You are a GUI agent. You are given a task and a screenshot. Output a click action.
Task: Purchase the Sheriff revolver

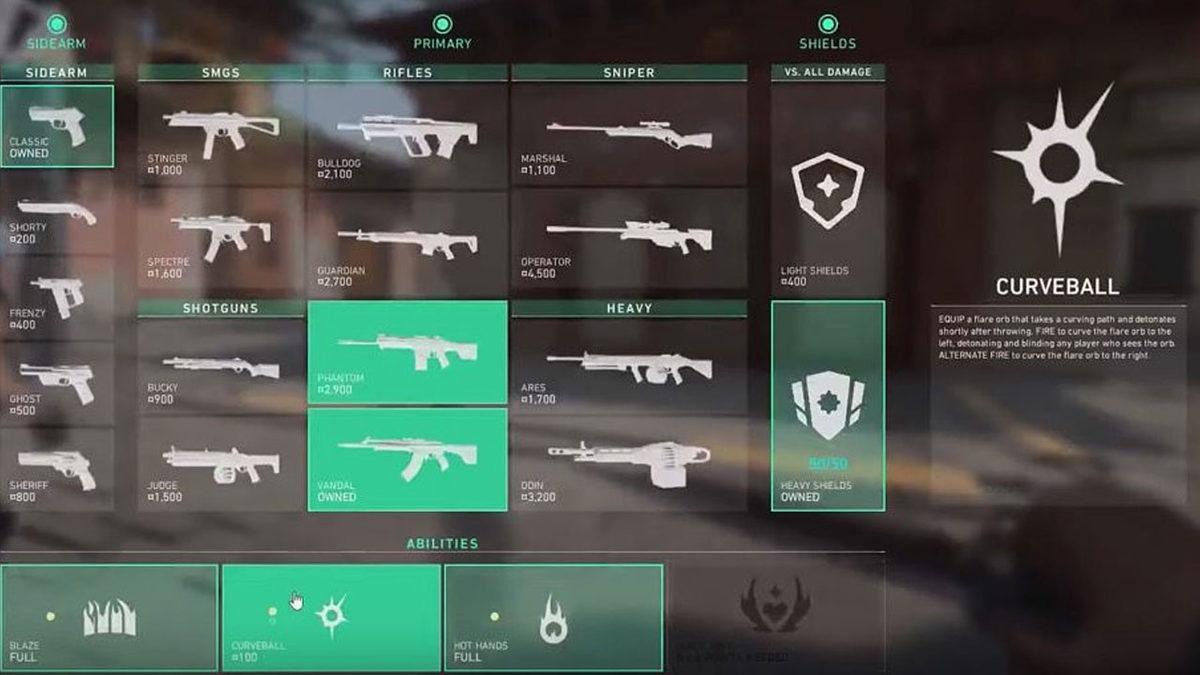(57, 470)
